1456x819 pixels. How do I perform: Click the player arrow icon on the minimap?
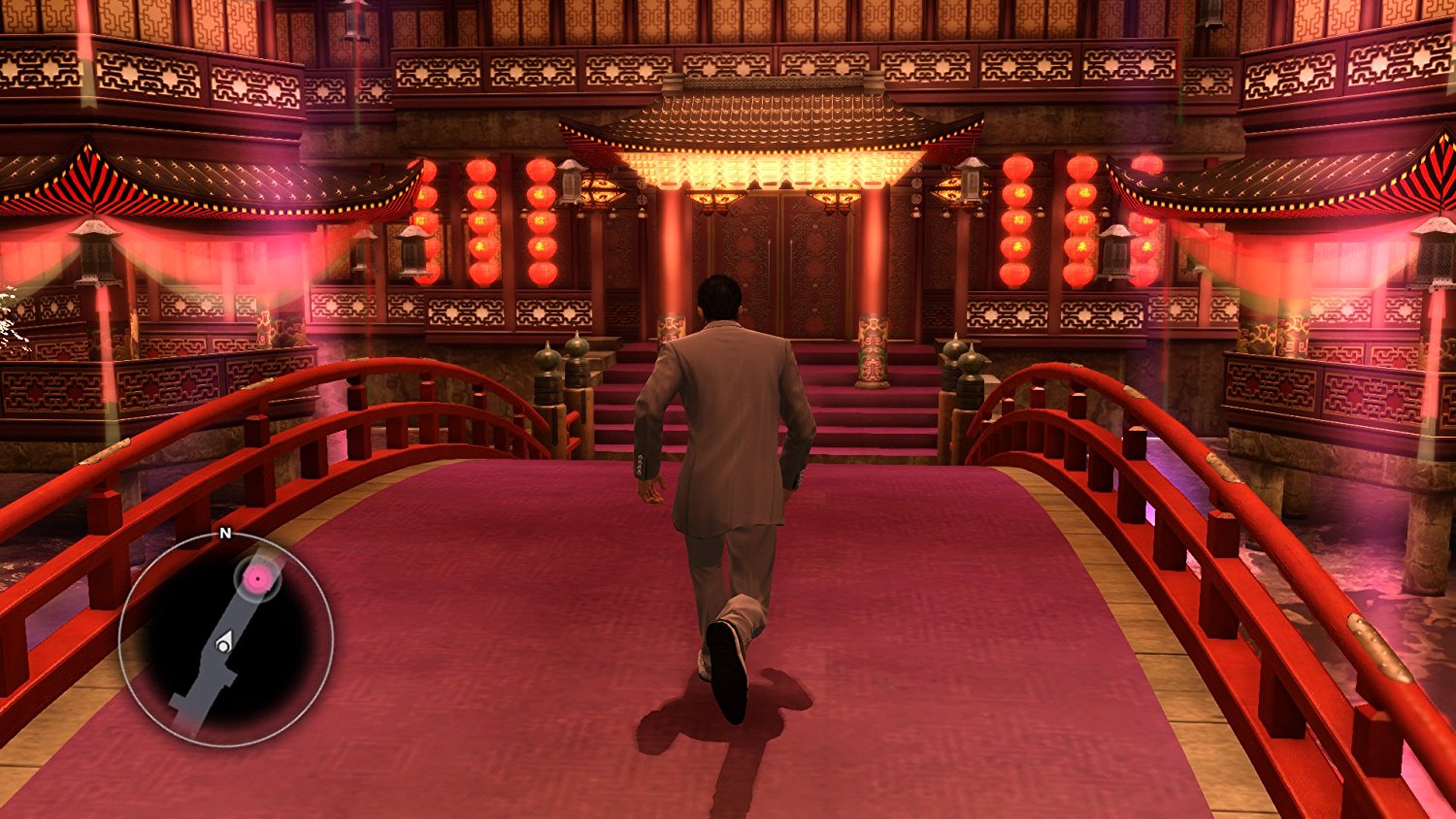[225, 640]
